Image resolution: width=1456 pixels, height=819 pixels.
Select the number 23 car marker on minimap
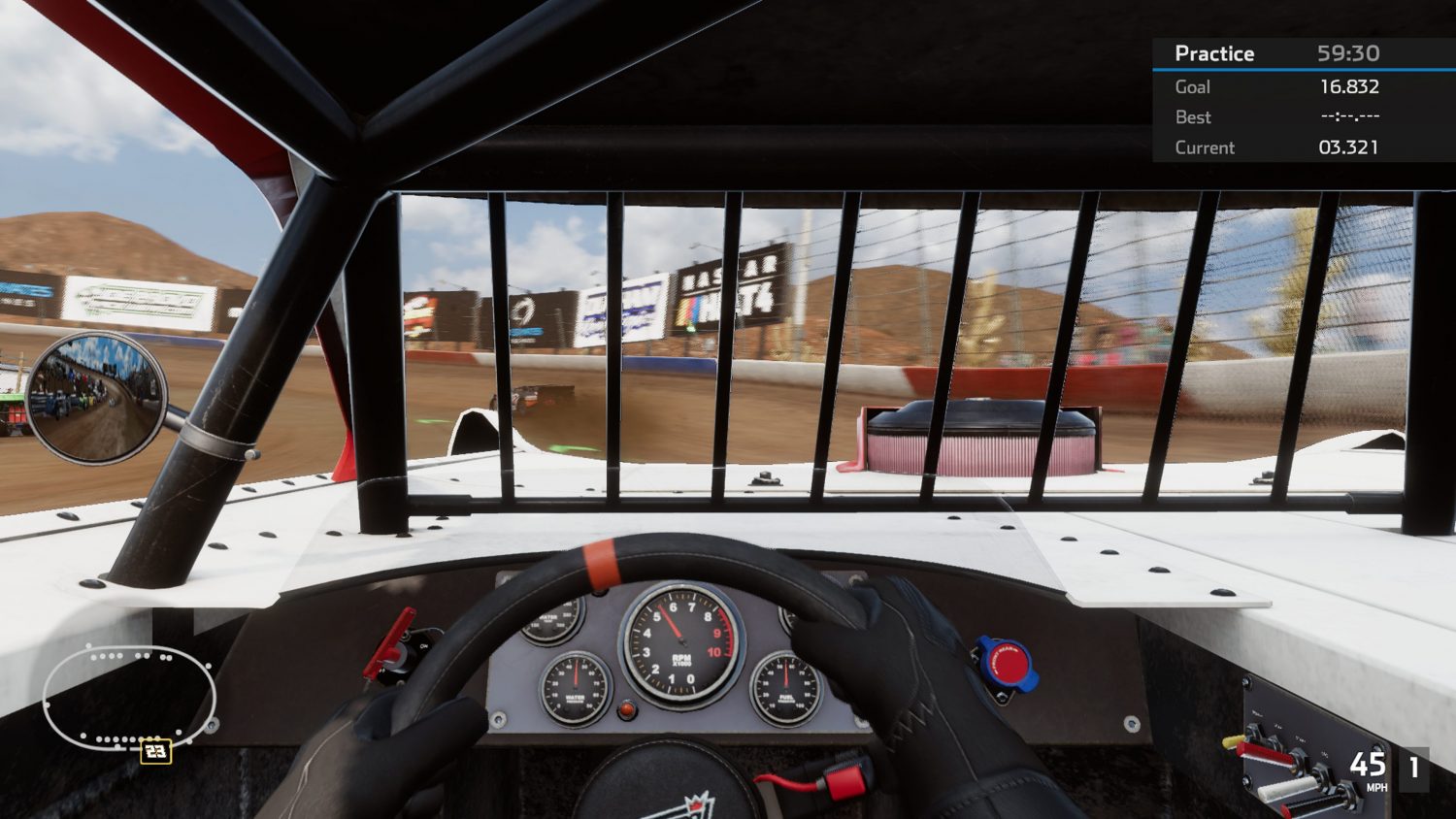pyautogui.click(x=155, y=750)
